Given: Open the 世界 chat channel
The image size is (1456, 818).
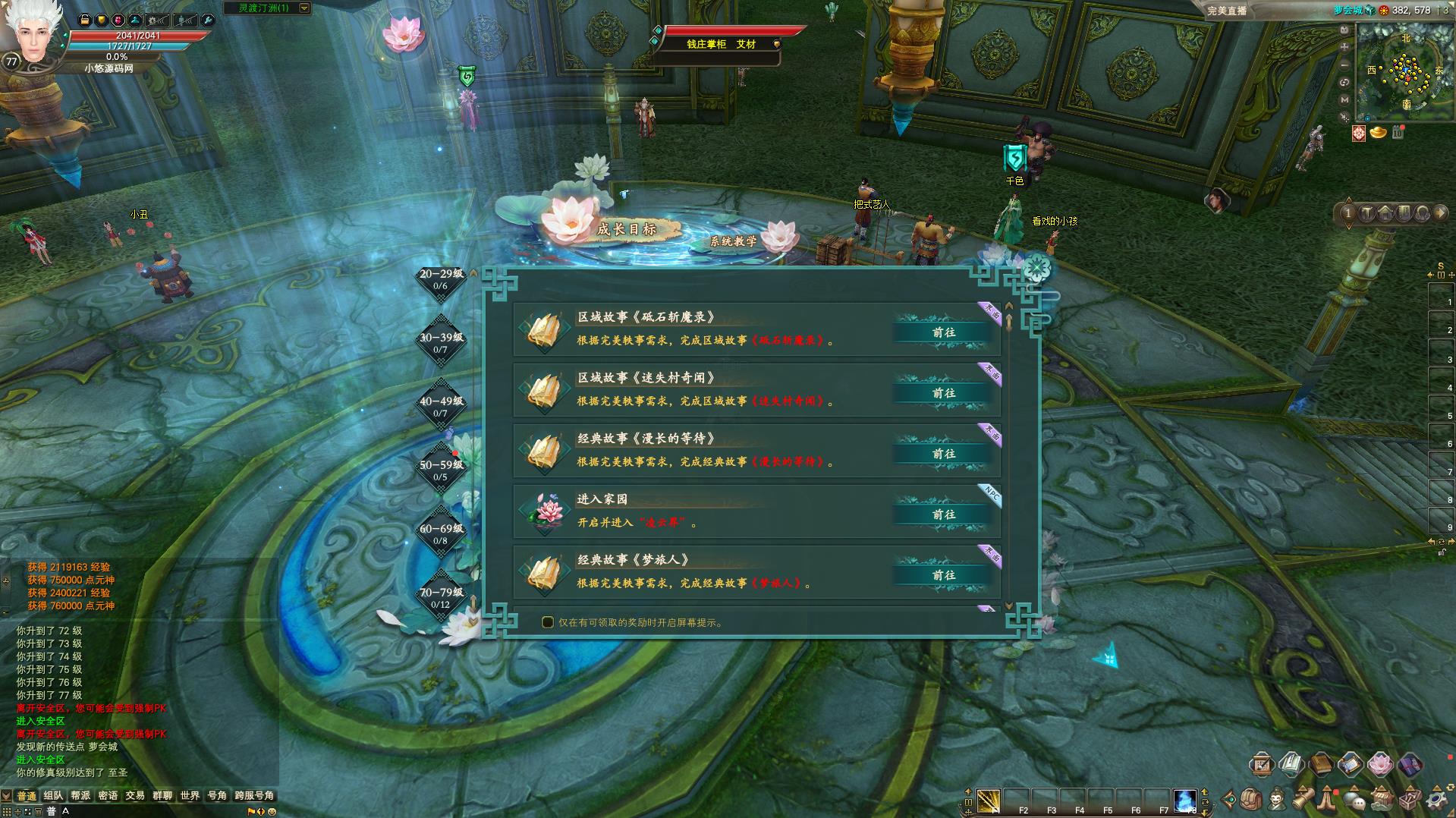Looking at the screenshot, I should [x=190, y=795].
